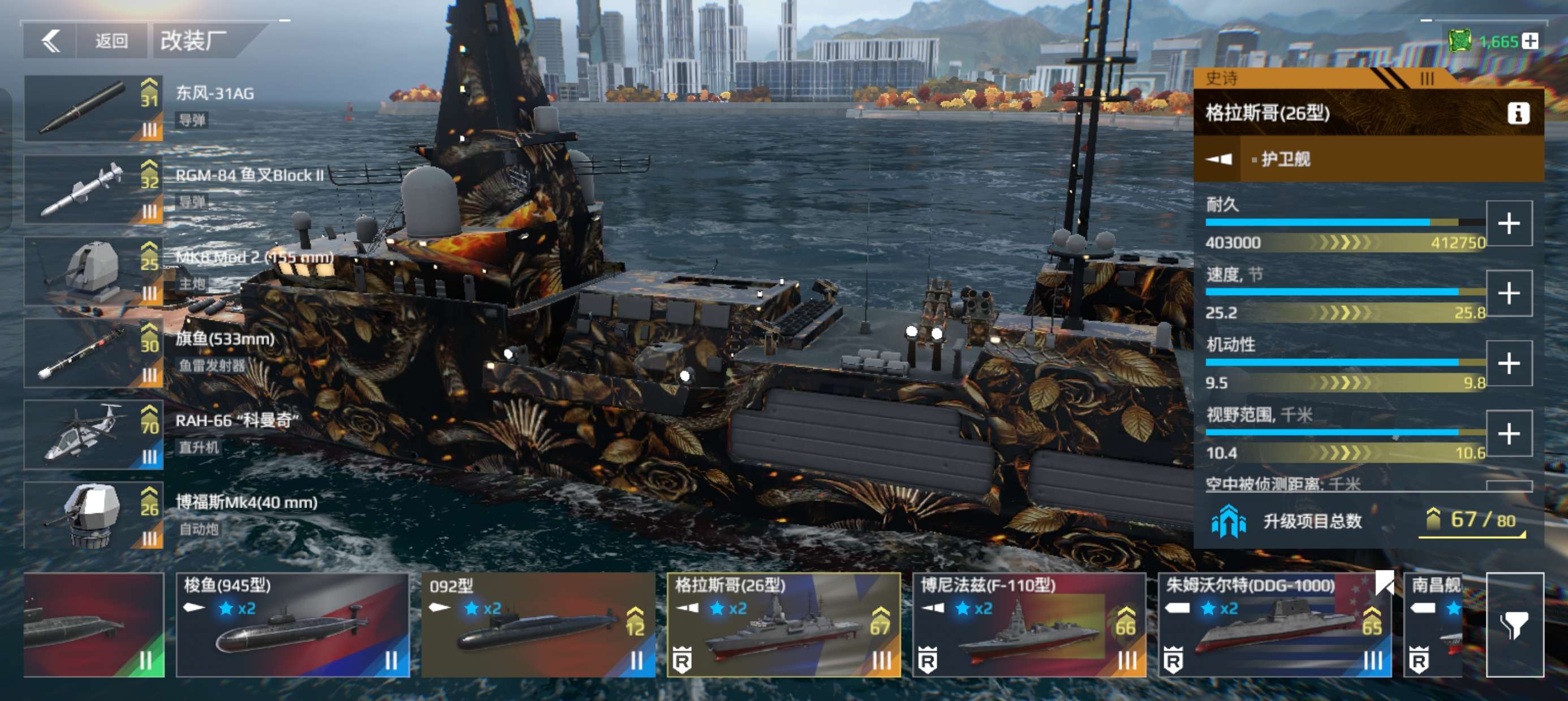Screen dimensions: 1568x701
Task: Pick the 博尼法兹(F-110型) ship card
Action: (1029, 625)
